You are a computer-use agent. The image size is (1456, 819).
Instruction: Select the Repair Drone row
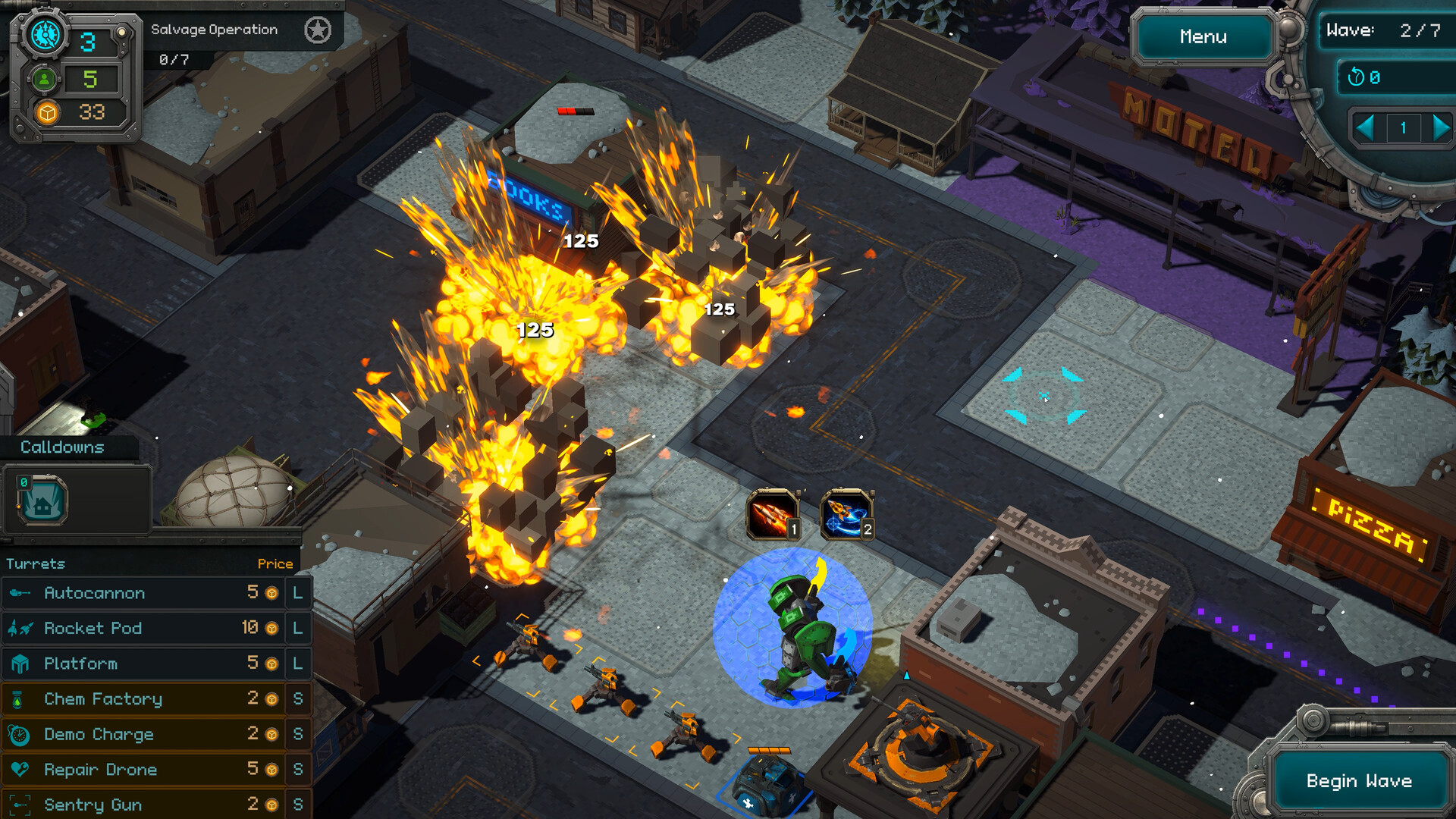click(x=144, y=769)
